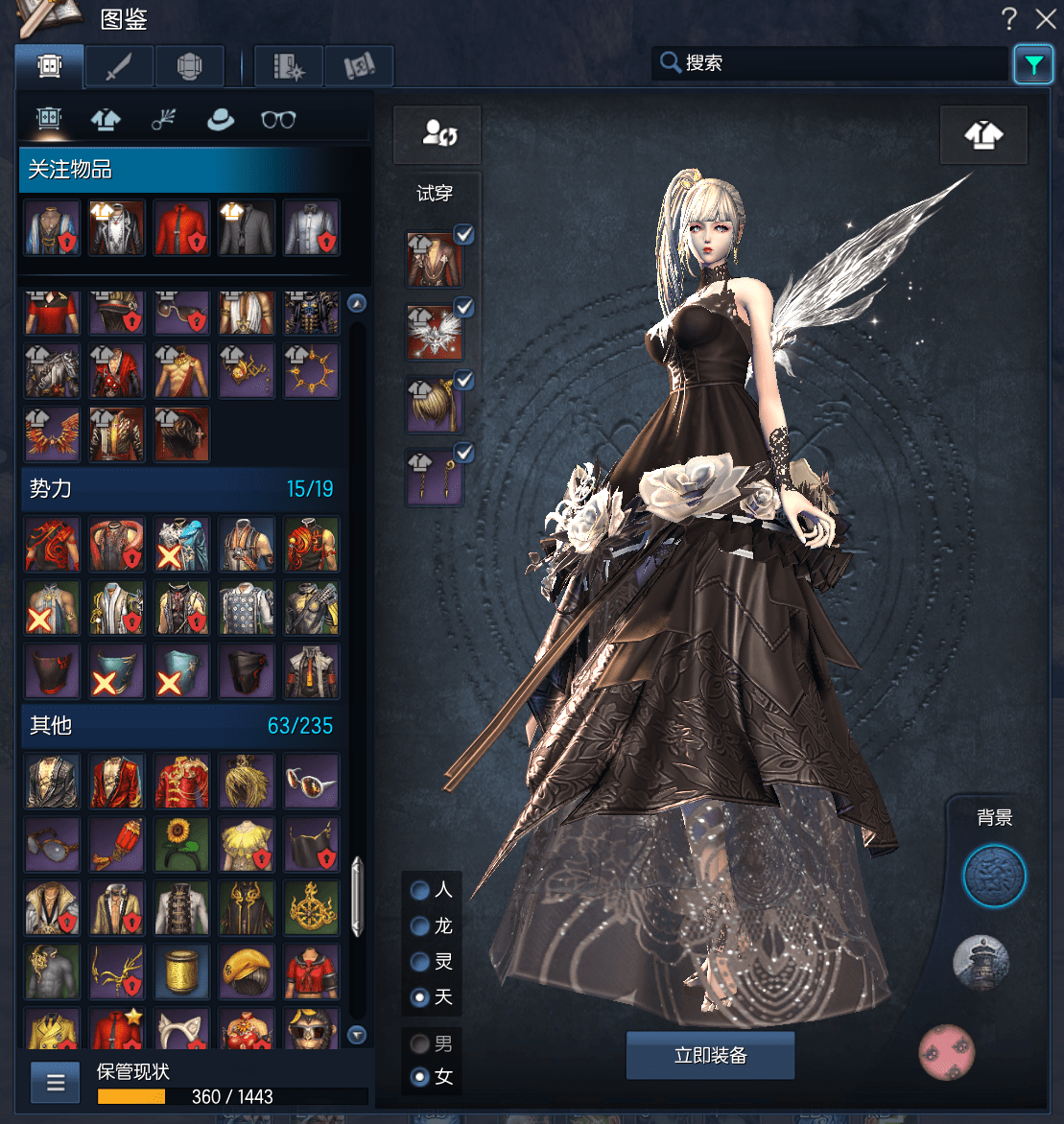Select the white sunglasses item slot
Screen dimensions: 1064x1124
[x=312, y=781]
